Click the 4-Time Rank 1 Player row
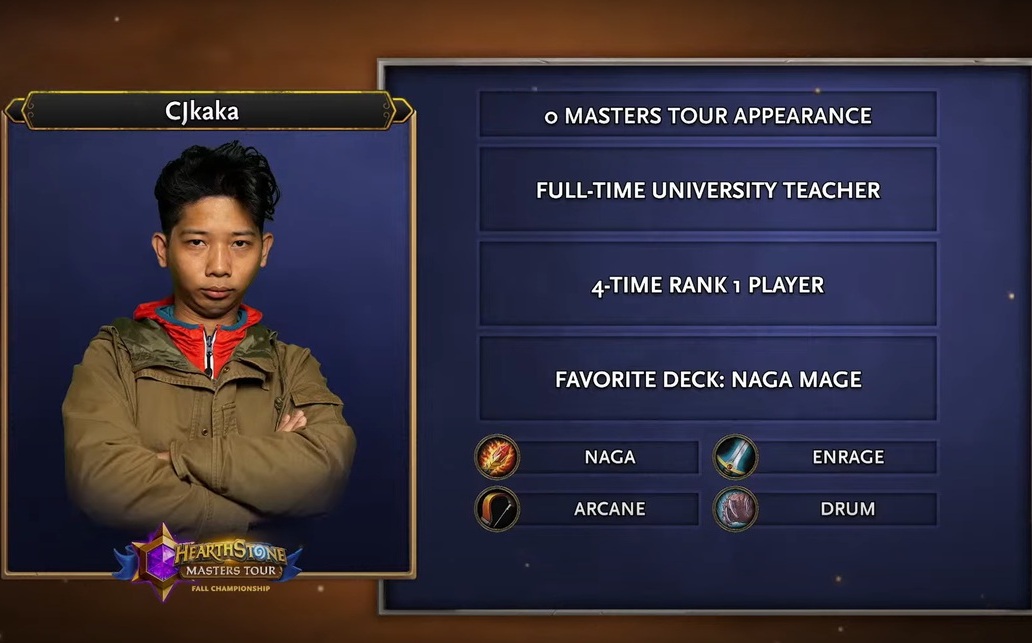This screenshot has height=643, width=1032. [x=708, y=285]
